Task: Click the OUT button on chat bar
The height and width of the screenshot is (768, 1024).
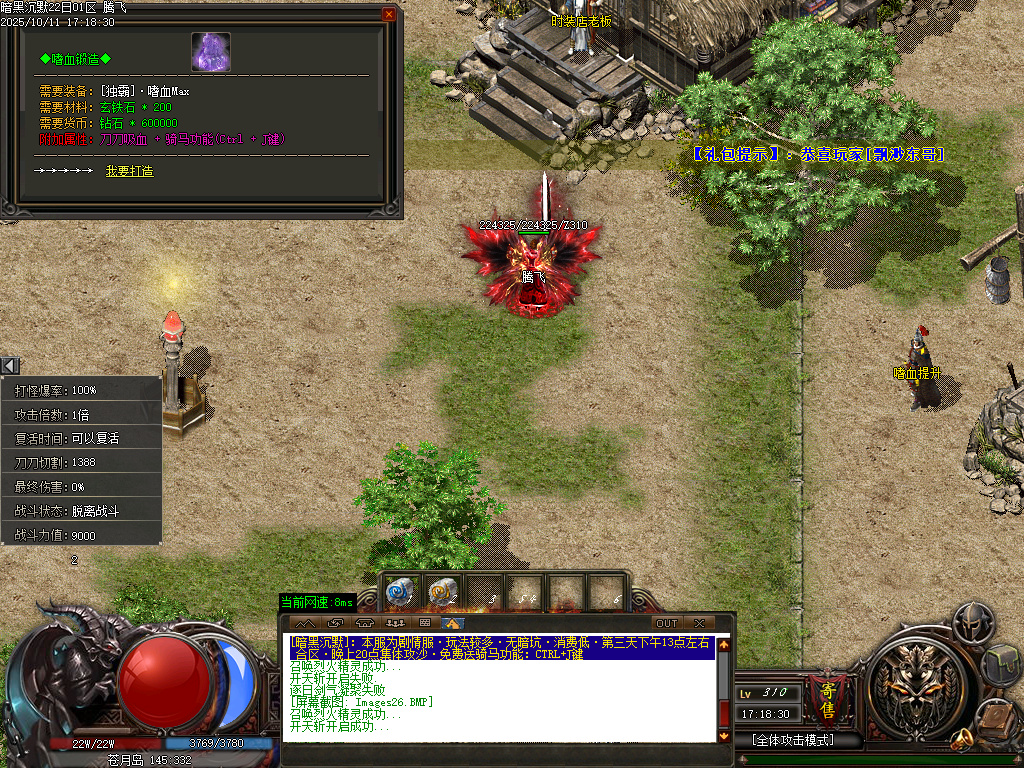Action: point(666,623)
